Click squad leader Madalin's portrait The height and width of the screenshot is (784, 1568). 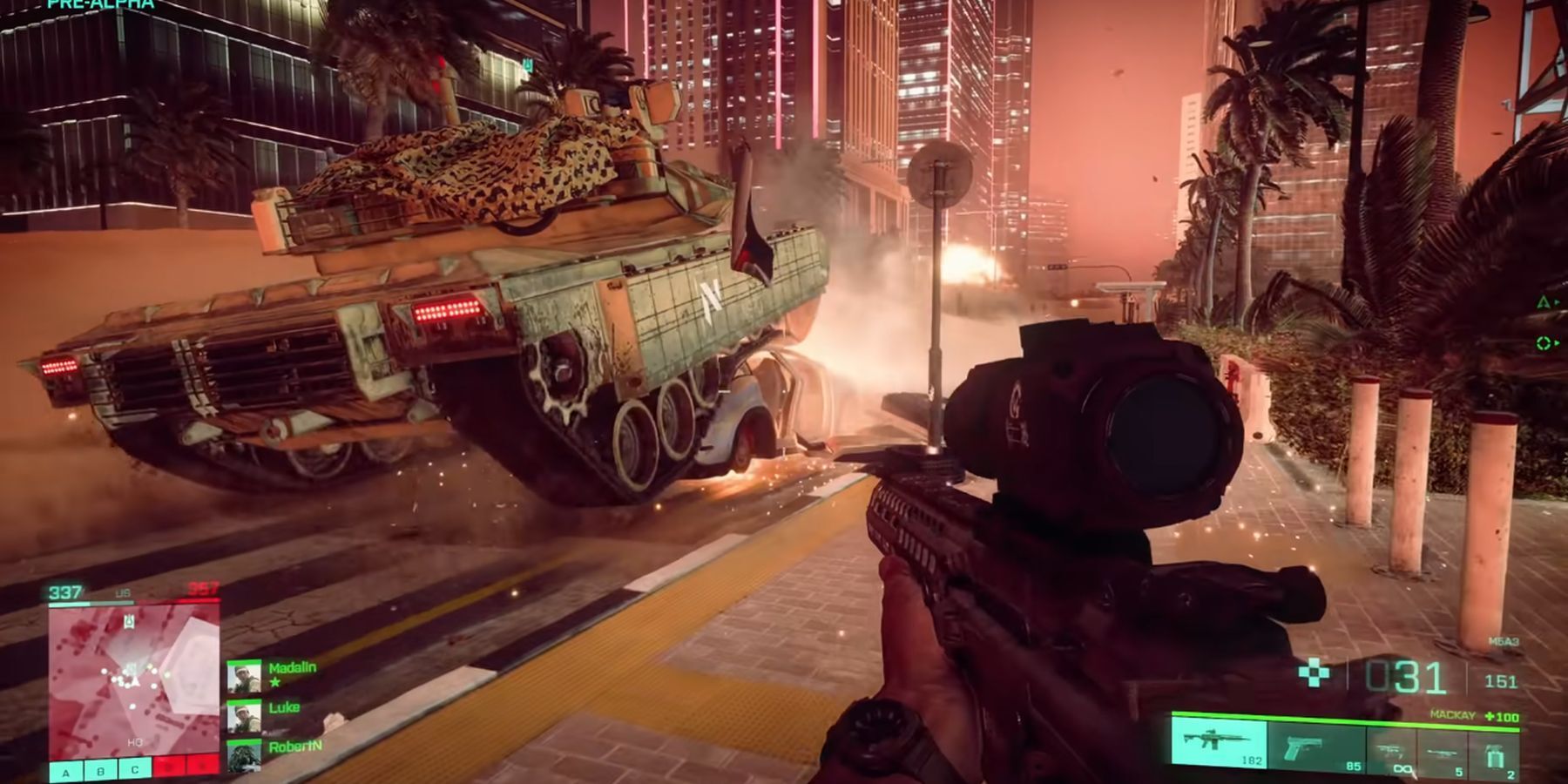pyautogui.click(x=244, y=676)
